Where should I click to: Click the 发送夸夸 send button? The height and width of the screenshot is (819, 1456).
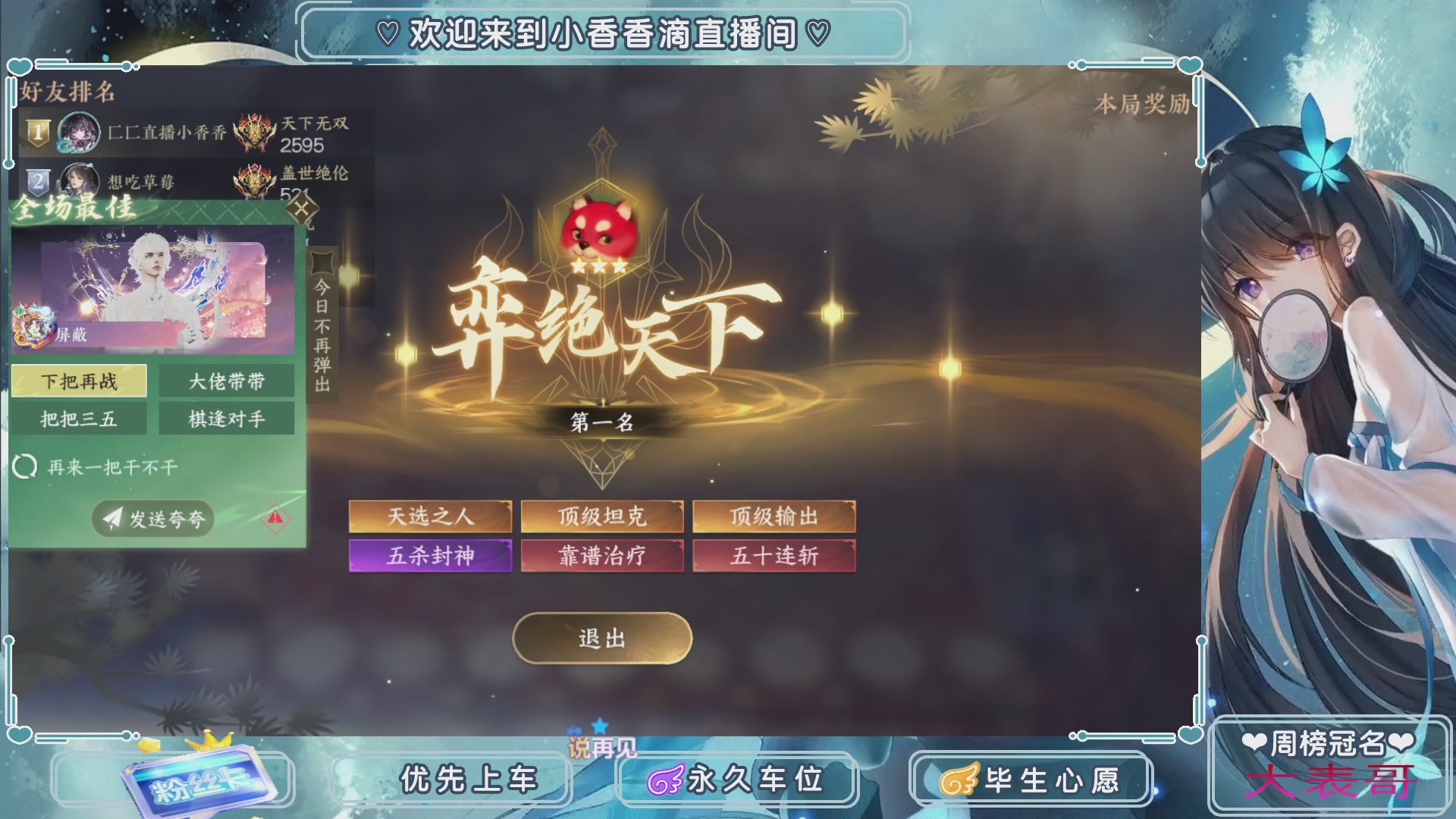click(152, 519)
